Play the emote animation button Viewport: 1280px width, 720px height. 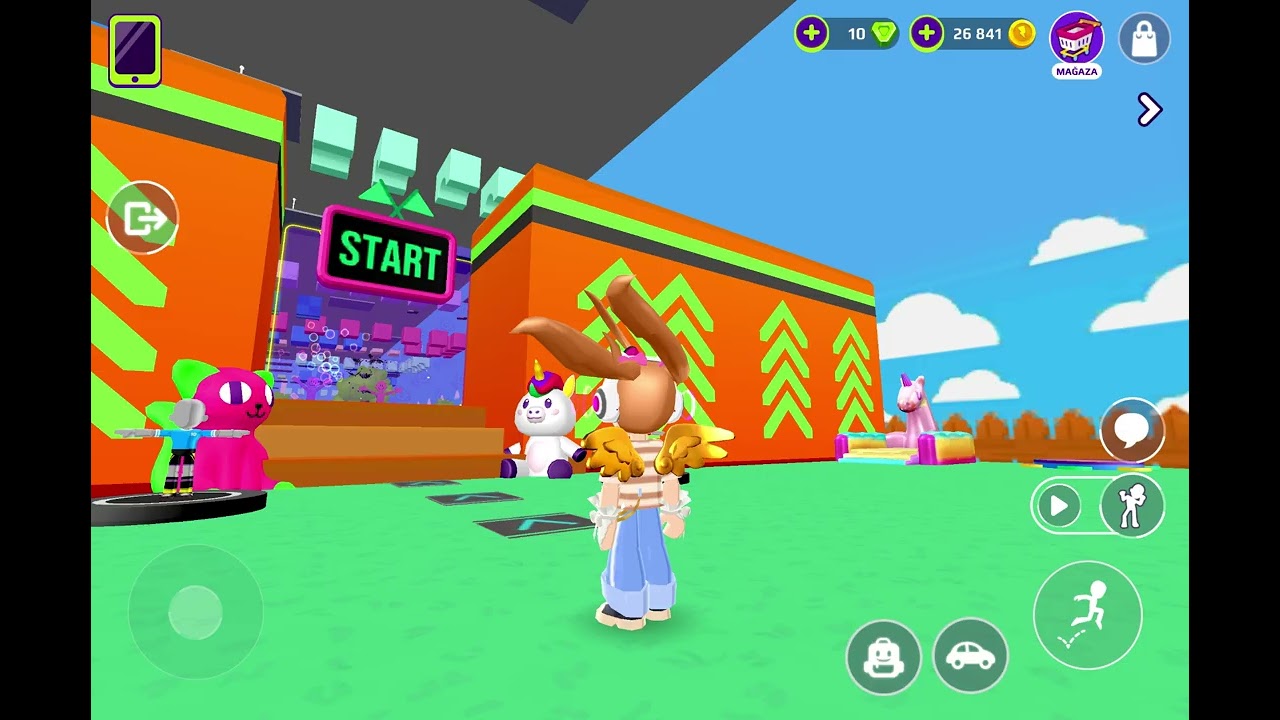pos(1058,506)
